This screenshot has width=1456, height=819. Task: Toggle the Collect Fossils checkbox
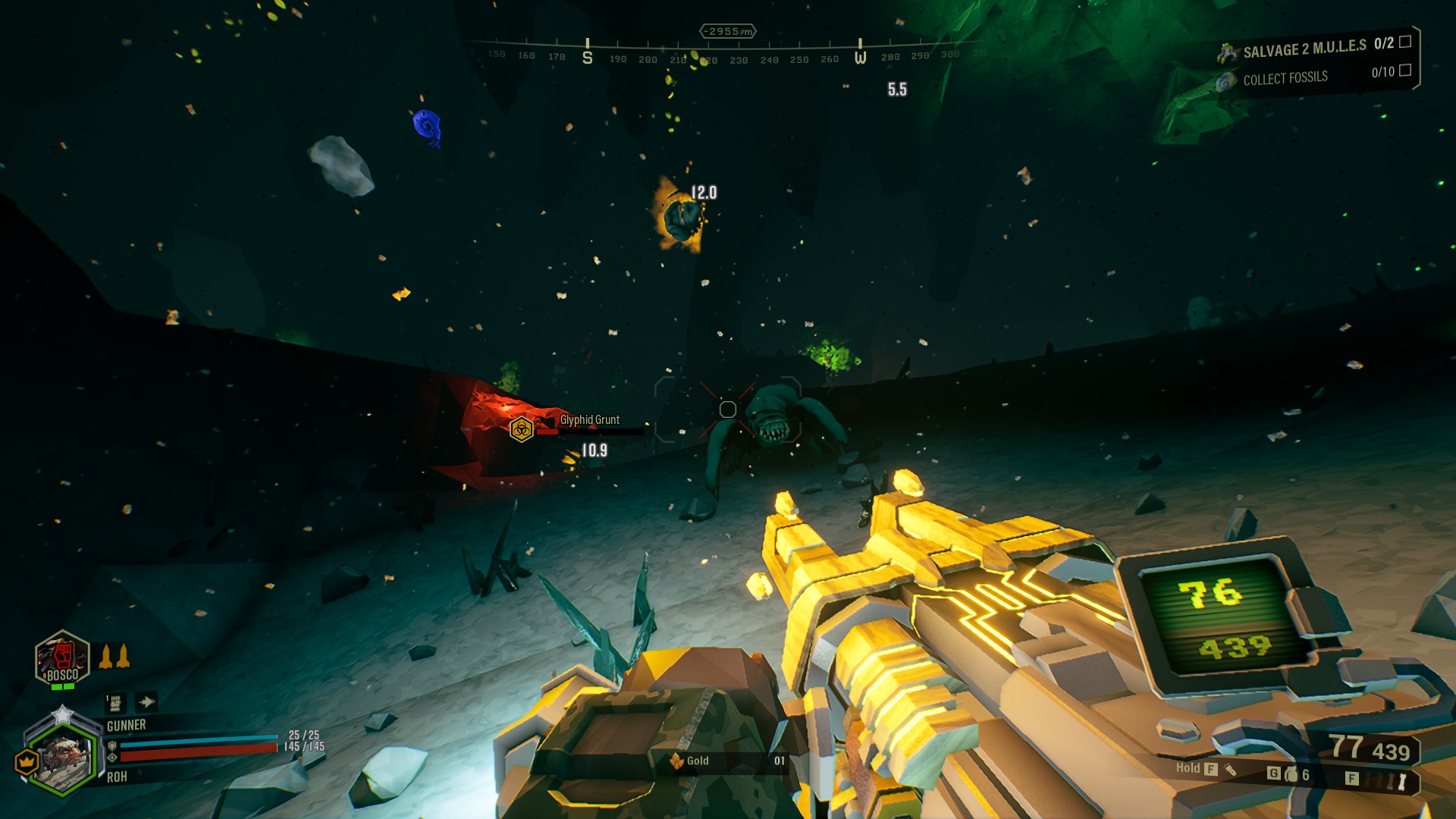[x=1404, y=71]
